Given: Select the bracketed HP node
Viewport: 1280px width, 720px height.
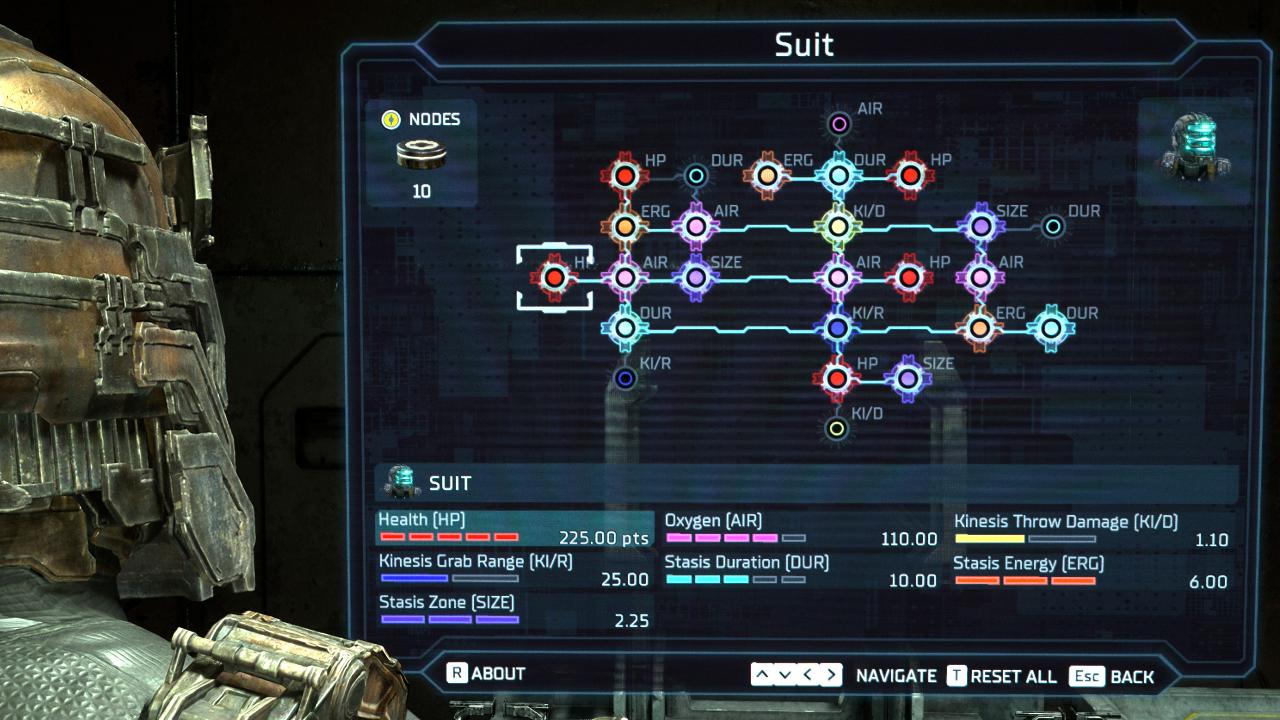Looking at the screenshot, I should tap(553, 279).
